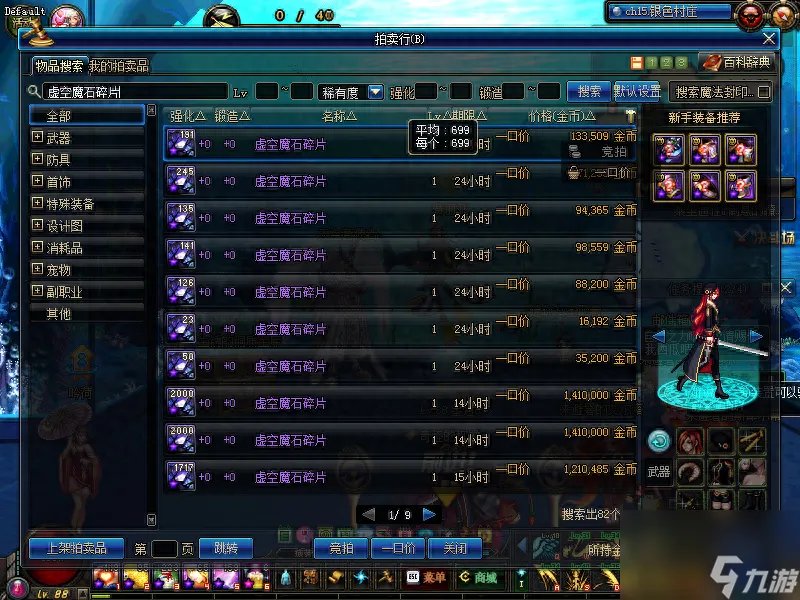
Task: Open the 百科辞典 encyclopedia
Action: pos(737,62)
